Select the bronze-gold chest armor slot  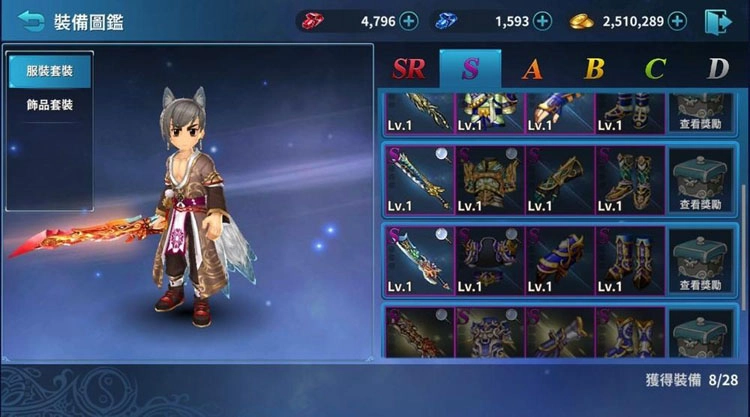(x=490, y=180)
